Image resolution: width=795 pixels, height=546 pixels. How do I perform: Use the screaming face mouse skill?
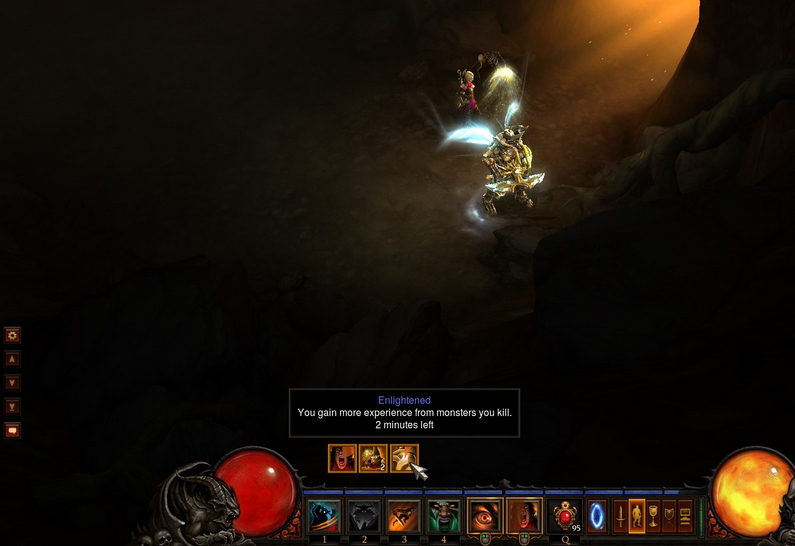(524, 516)
